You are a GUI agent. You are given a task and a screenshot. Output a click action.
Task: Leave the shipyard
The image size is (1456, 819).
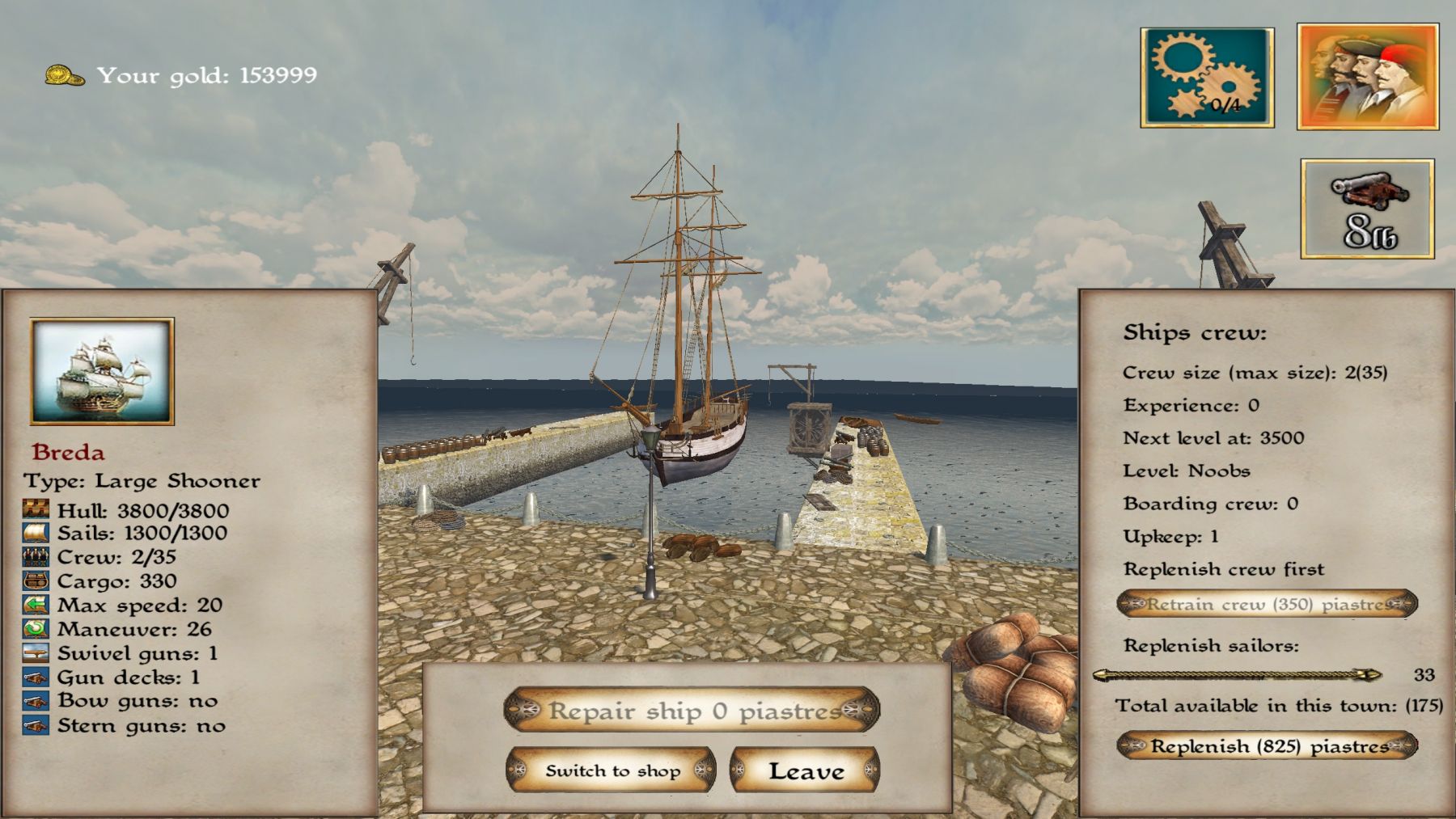(x=805, y=770)
